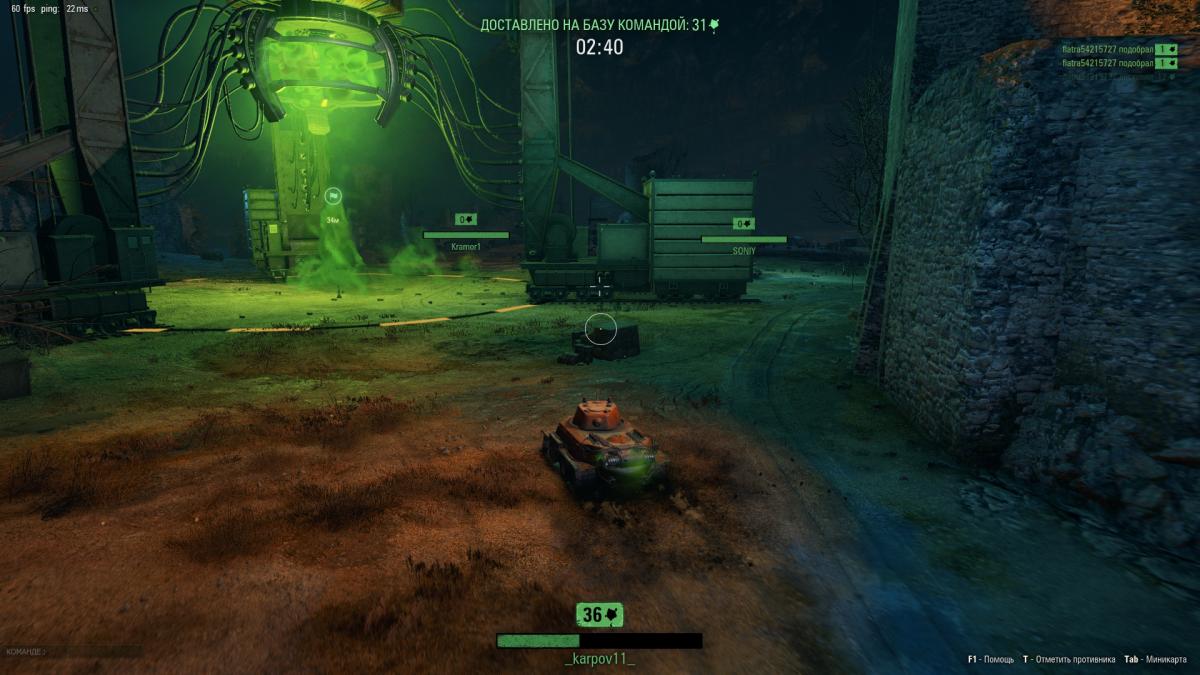Select the base flag marker
The image size is (1200, 675).
click(333, 197)
